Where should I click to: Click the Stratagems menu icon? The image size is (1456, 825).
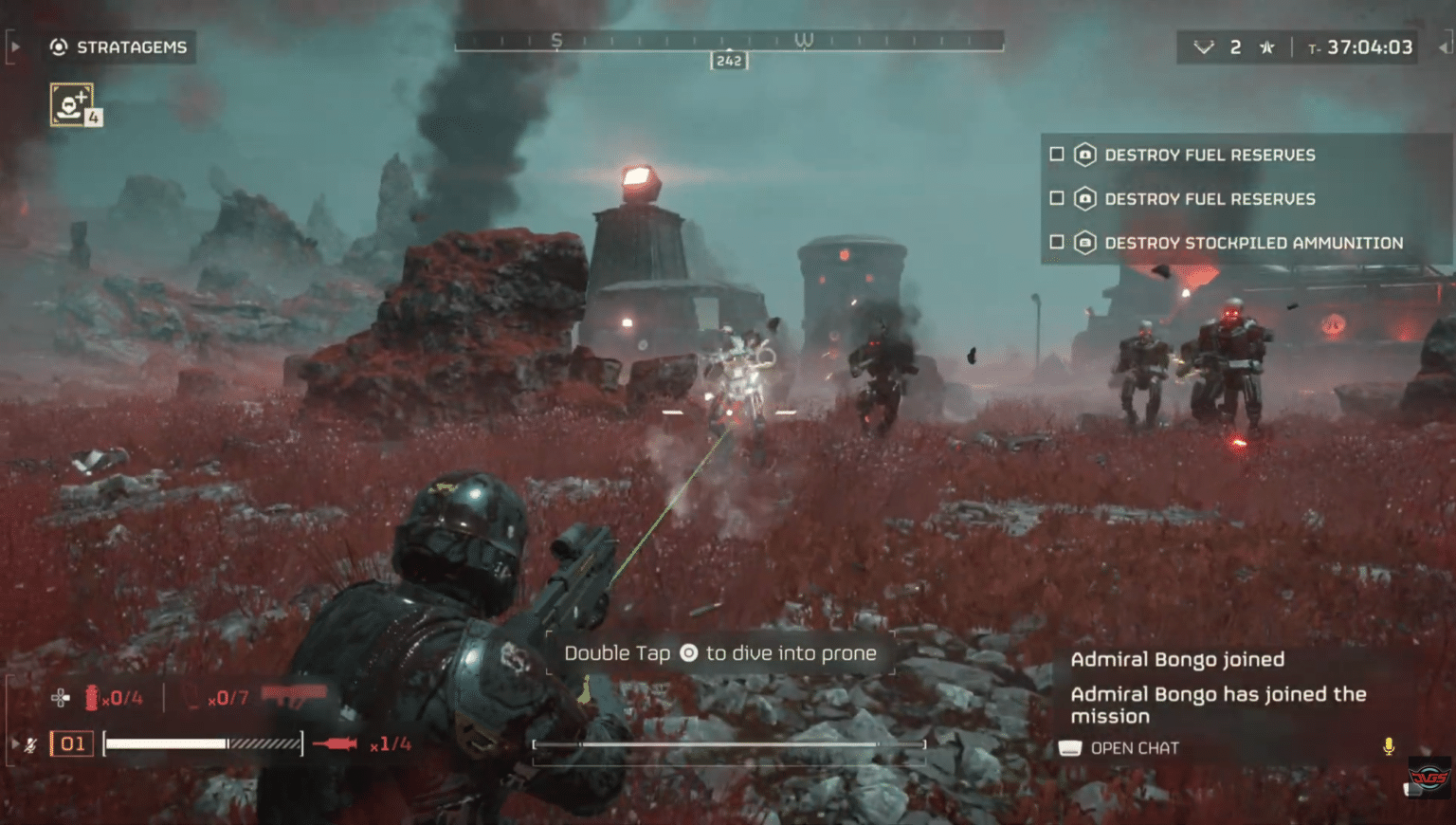[x=59, y=46]
